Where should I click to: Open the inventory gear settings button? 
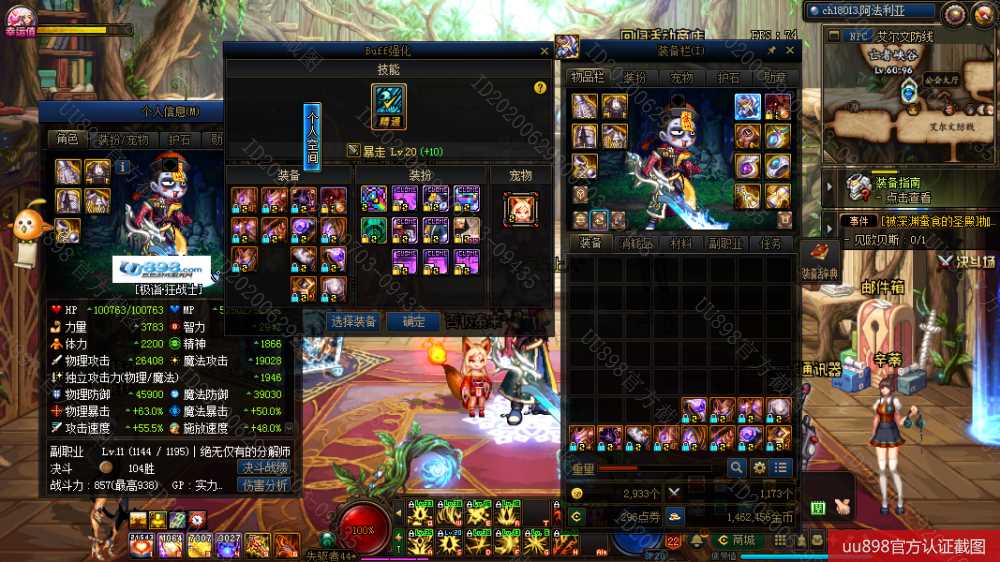click(759, 467)
